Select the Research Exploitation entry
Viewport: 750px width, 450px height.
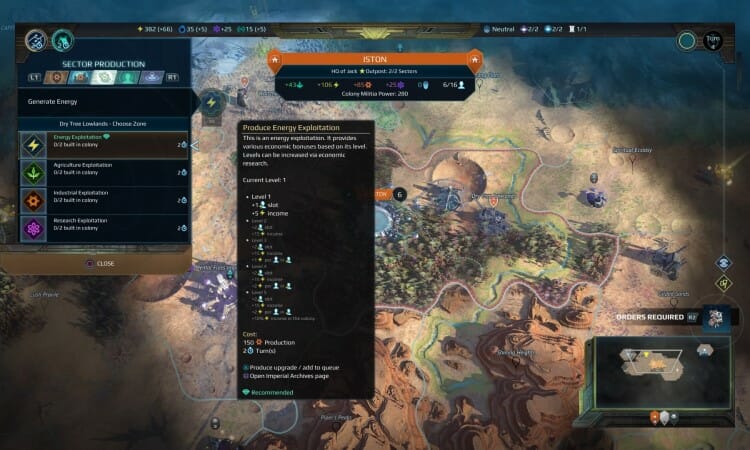tap(100, 227)
